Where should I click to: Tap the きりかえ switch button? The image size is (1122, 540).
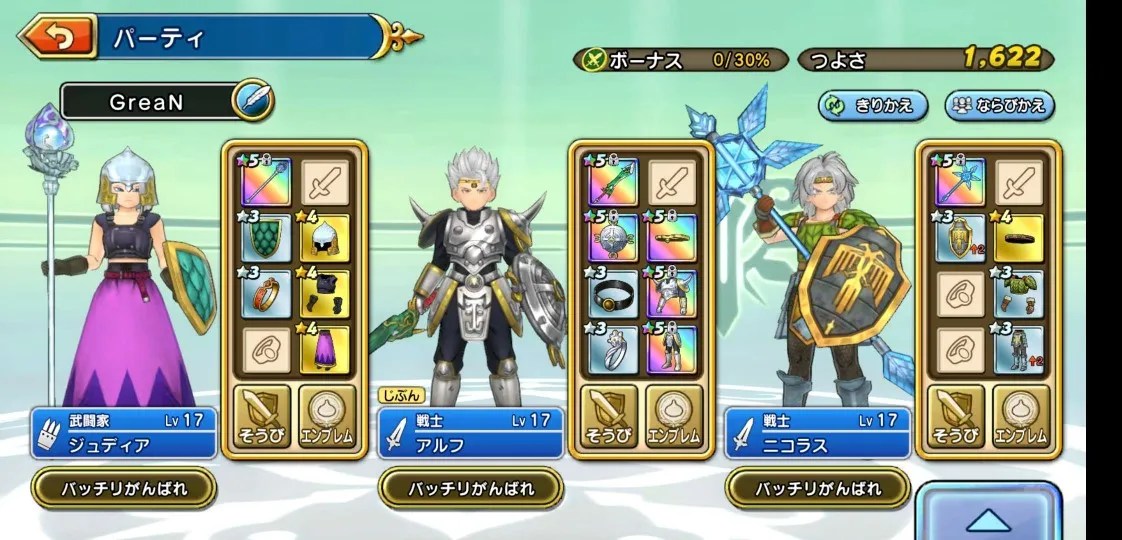(x=872, y=105)
